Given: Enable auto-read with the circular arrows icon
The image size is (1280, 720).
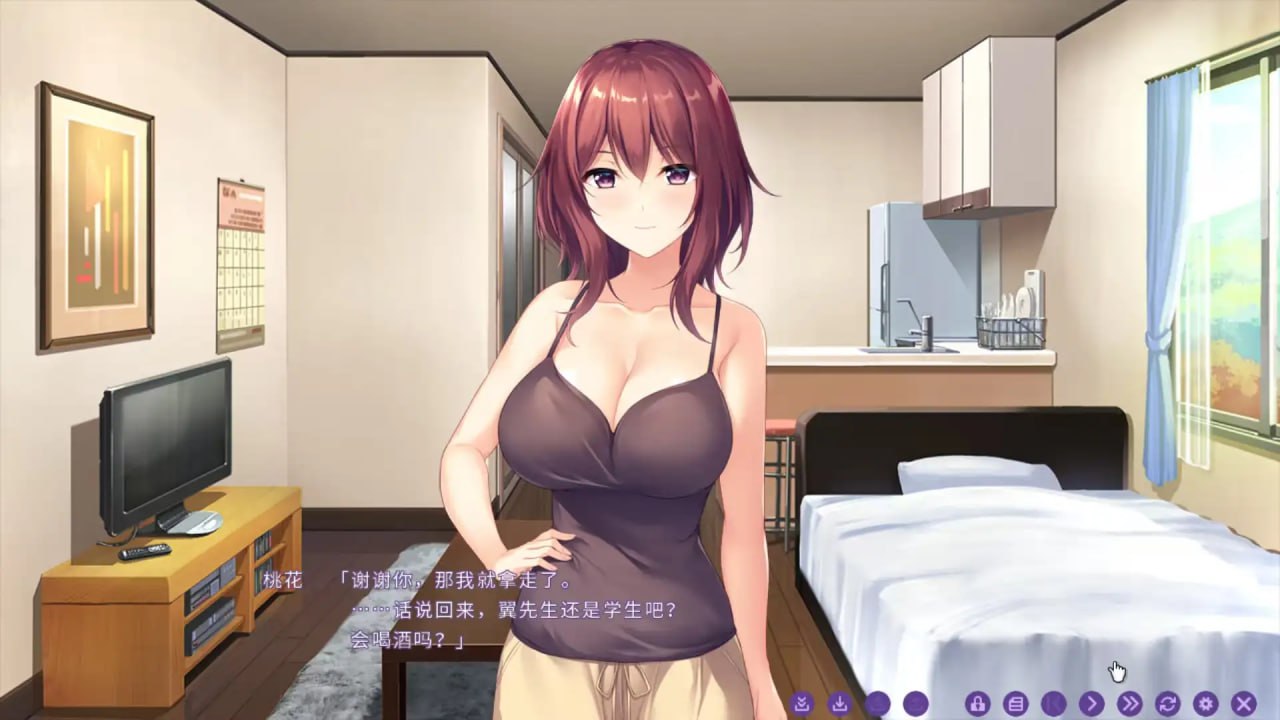Looking at the screenshot, I should coord(1167,703).
